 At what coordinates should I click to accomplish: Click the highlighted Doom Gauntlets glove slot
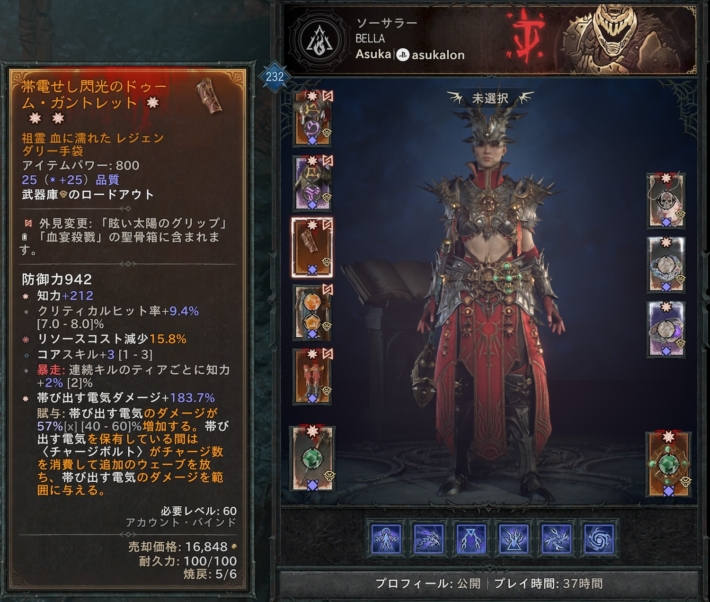312,247
